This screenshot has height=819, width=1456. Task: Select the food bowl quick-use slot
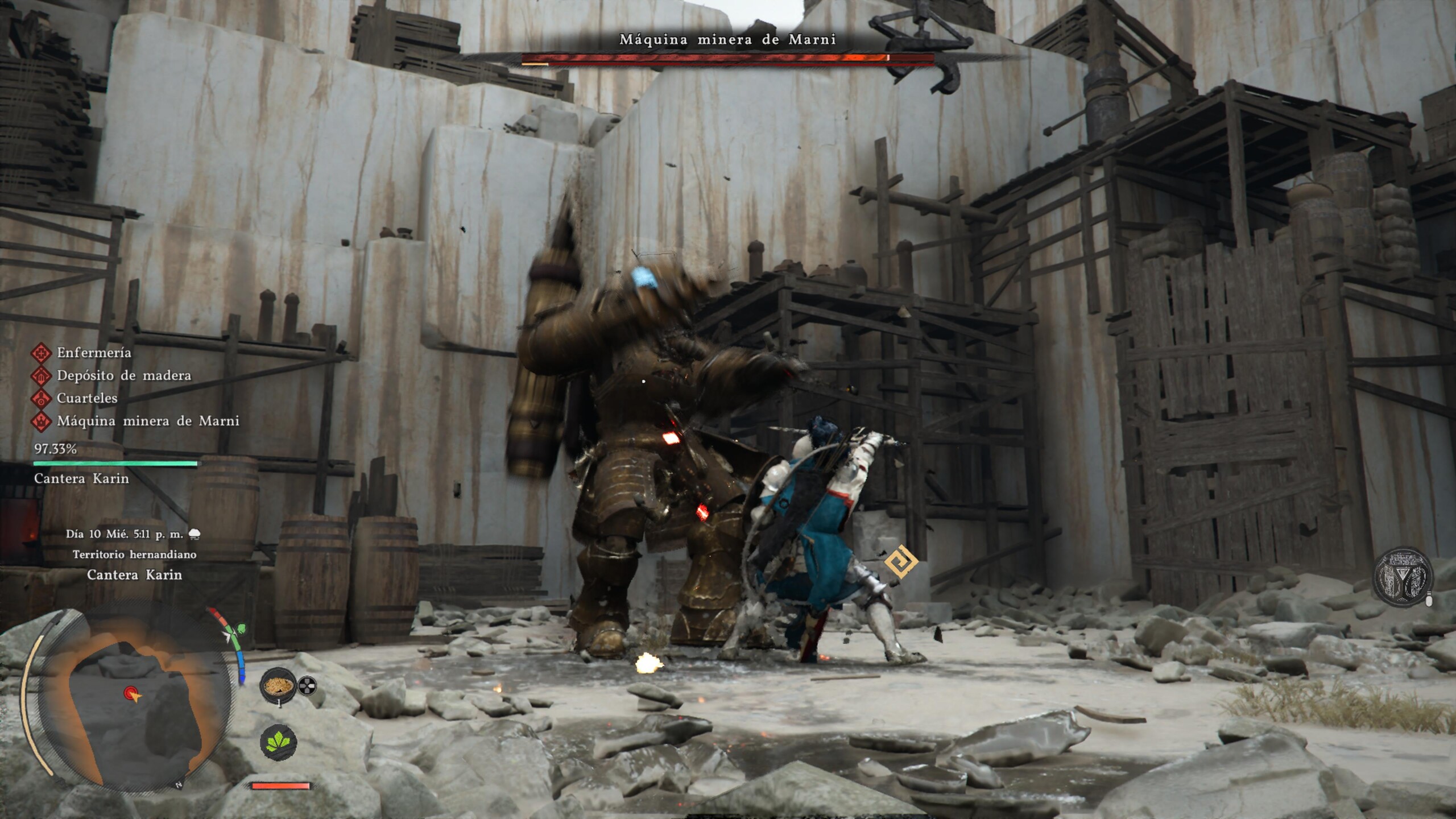click(x=278, y=685)
